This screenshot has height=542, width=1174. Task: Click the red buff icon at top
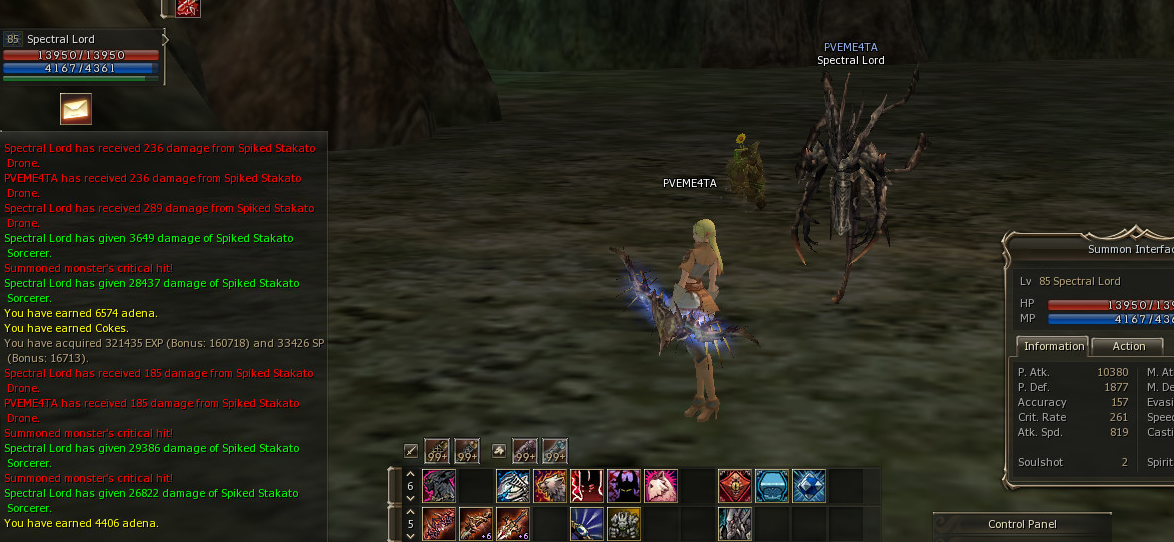pyautogui.click(x=188, y=8)
